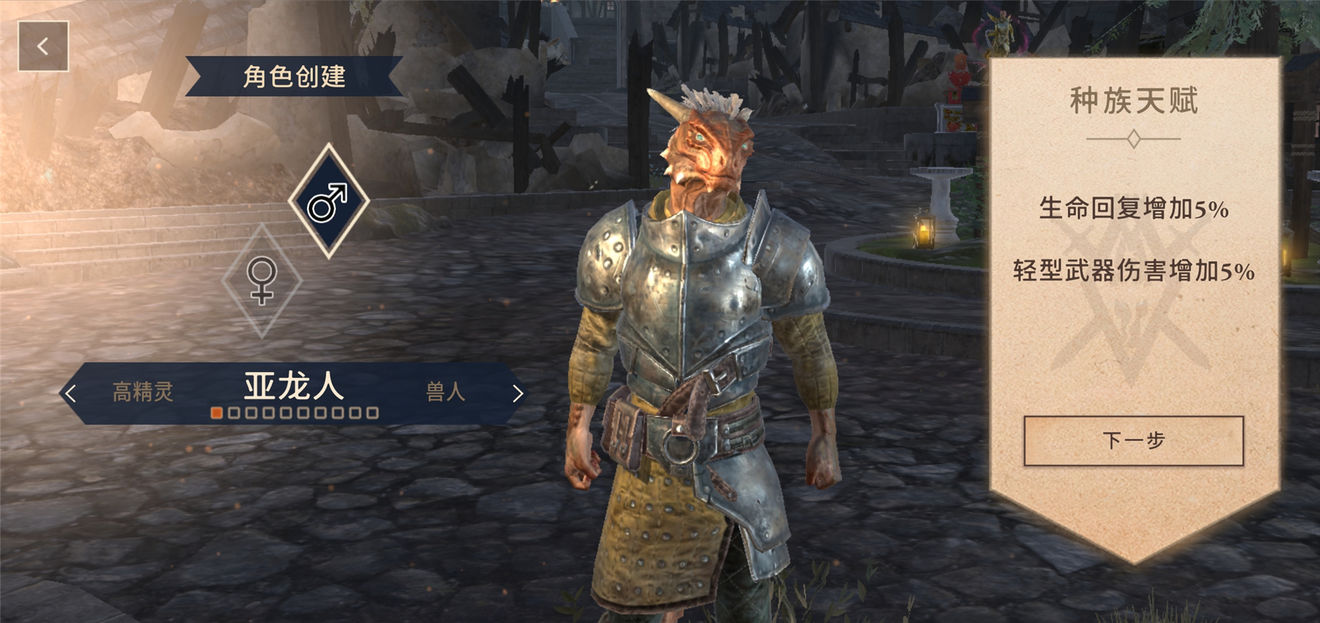
Task: Click the right arrow of the race selector
Action: (x=517, y=393)
